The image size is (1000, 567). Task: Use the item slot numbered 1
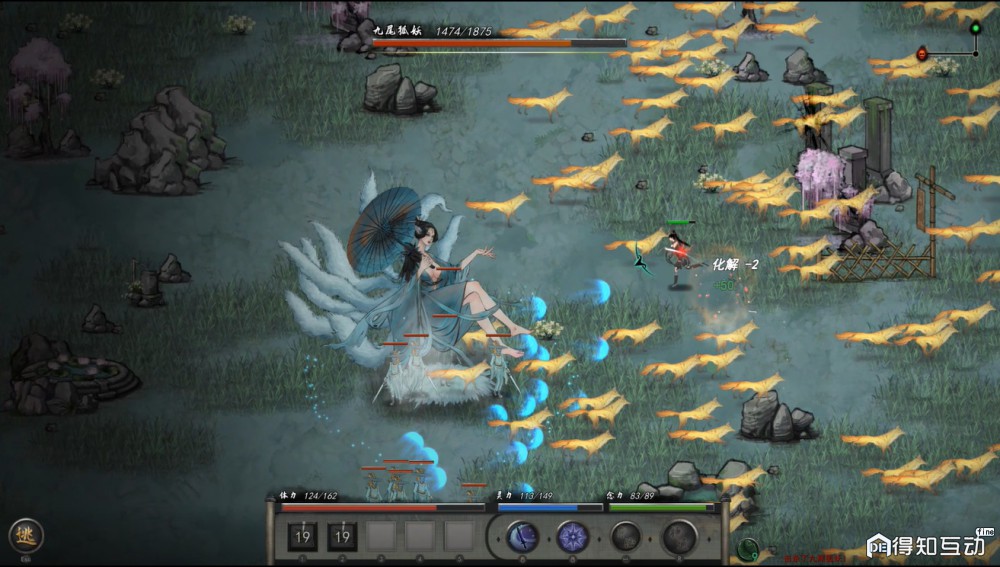click(304, 537)
